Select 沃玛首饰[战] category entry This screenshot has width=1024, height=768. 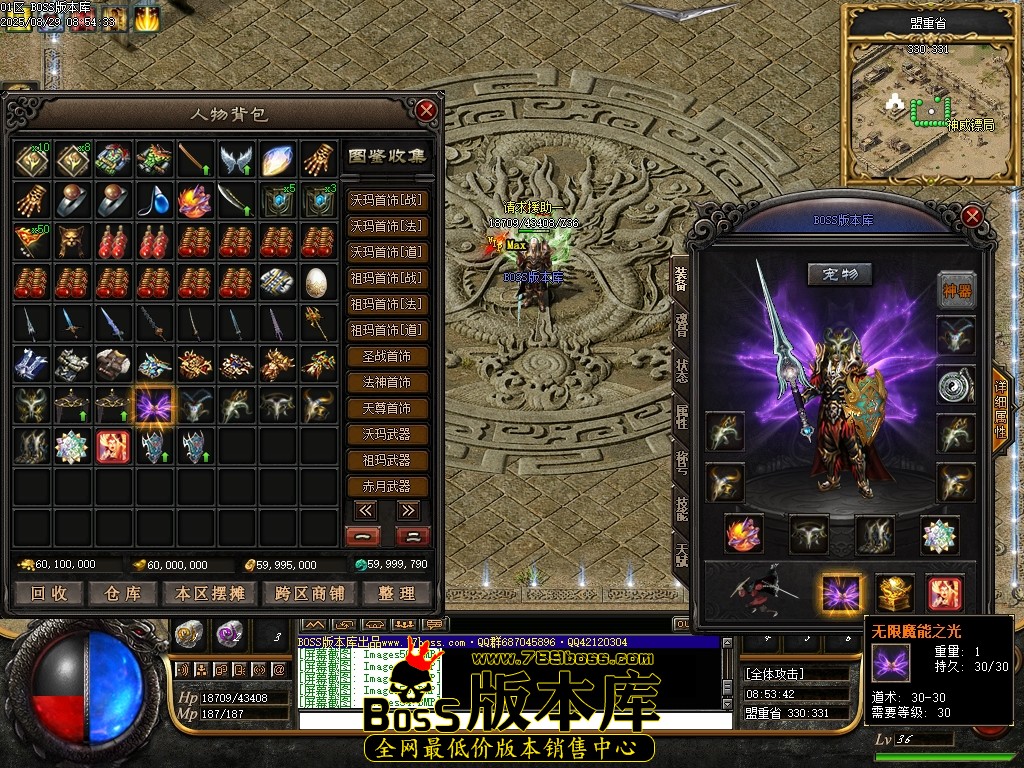point(387,200)
